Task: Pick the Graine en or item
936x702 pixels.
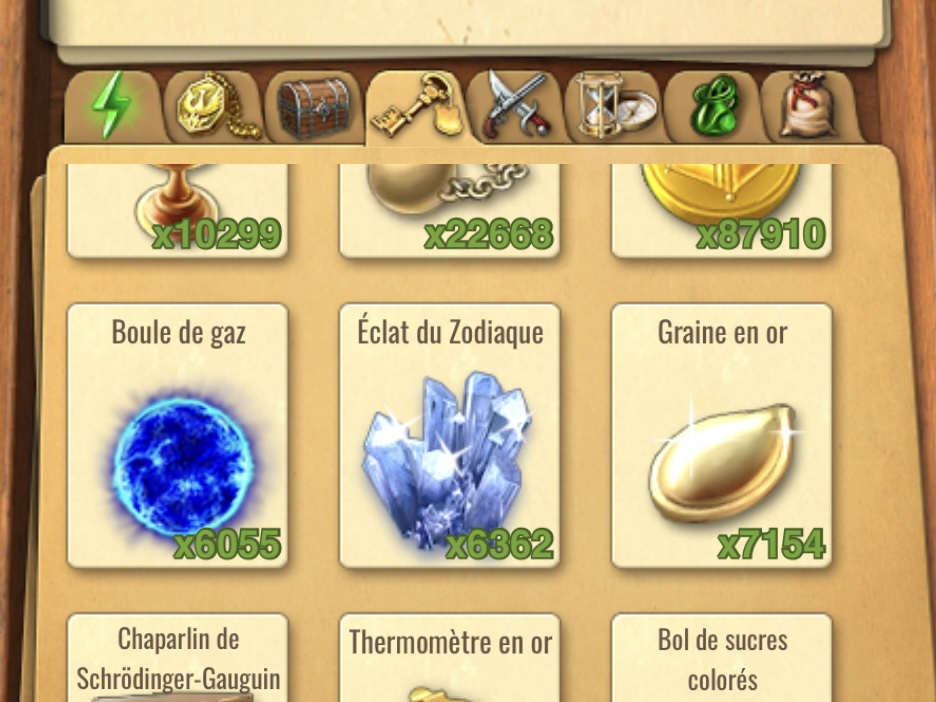Action: (x=722, y=436)
